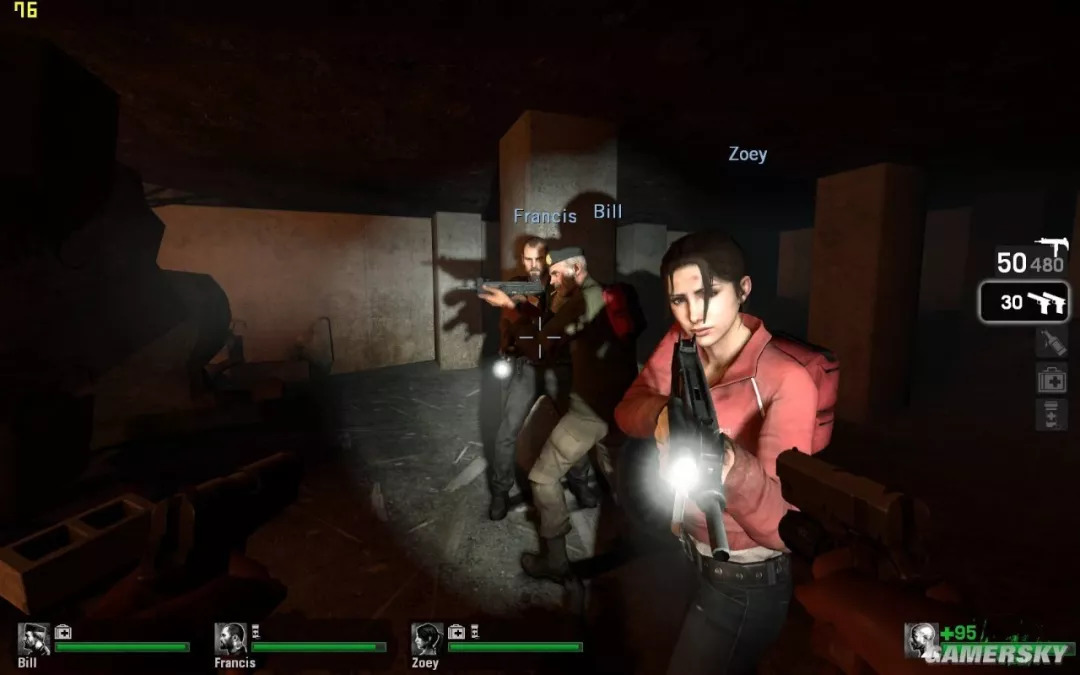
Task: Click Bill's teammate portrait
Action: click(x=34, y=639)
